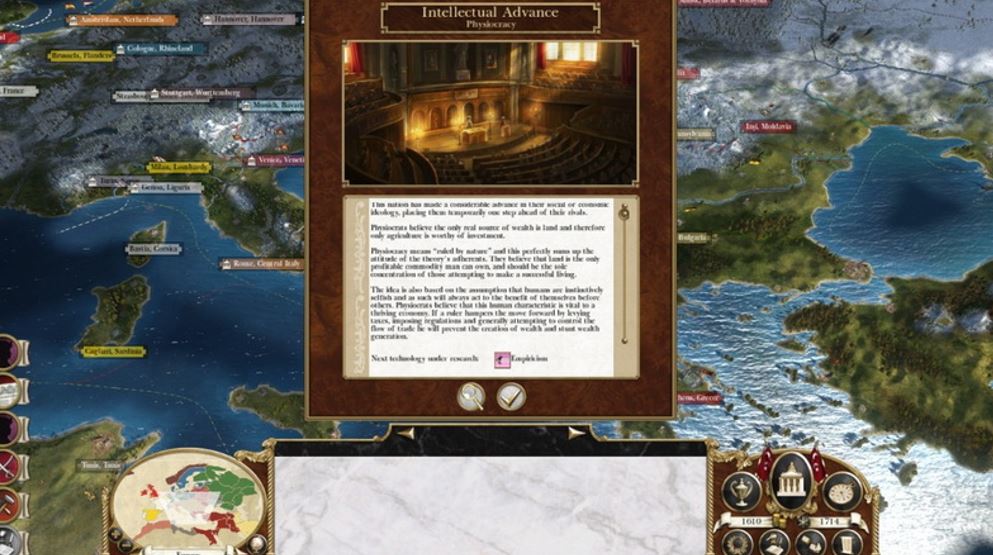Click the message text scrollbar
The image size is (993, 555).
(x=623, y=280)
